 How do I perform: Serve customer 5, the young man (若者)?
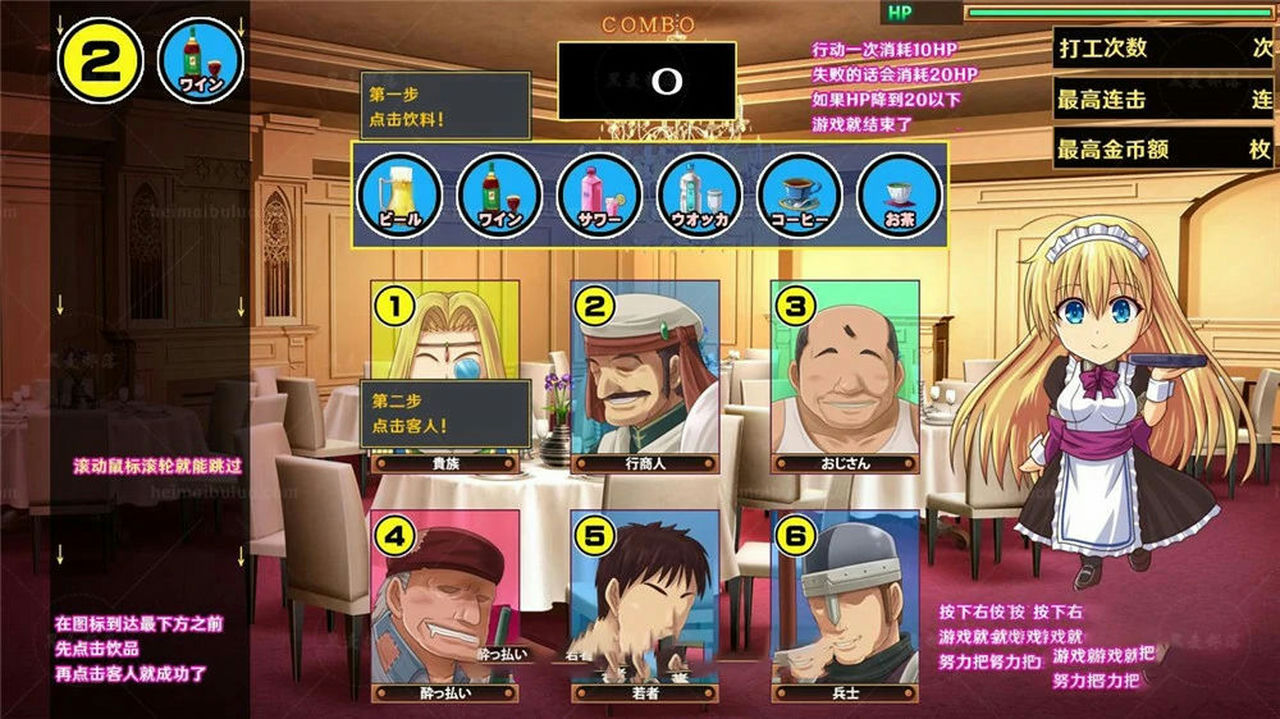click(x=645, y=600)
